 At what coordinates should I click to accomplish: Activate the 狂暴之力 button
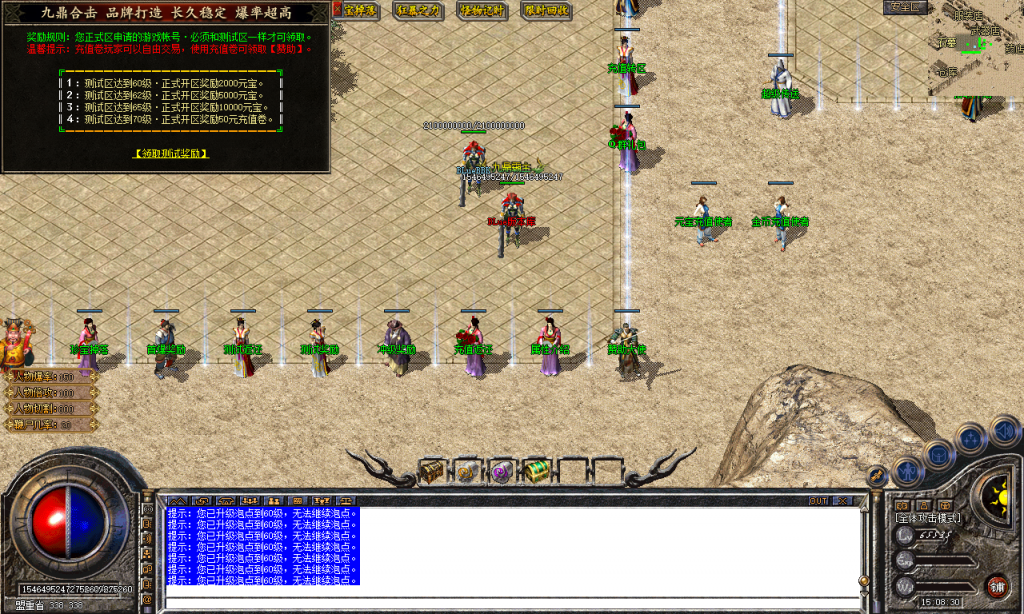tap(418, 10)
